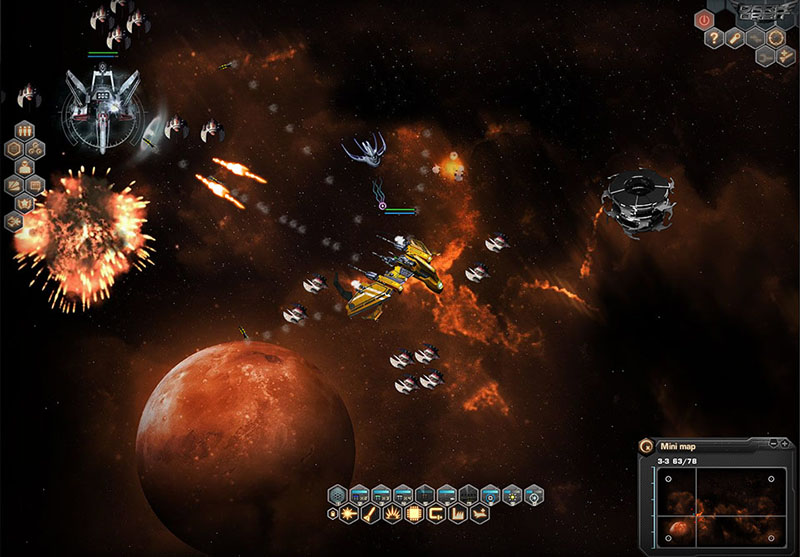
Task: Click the red power logout button
Action: point(703,19)
